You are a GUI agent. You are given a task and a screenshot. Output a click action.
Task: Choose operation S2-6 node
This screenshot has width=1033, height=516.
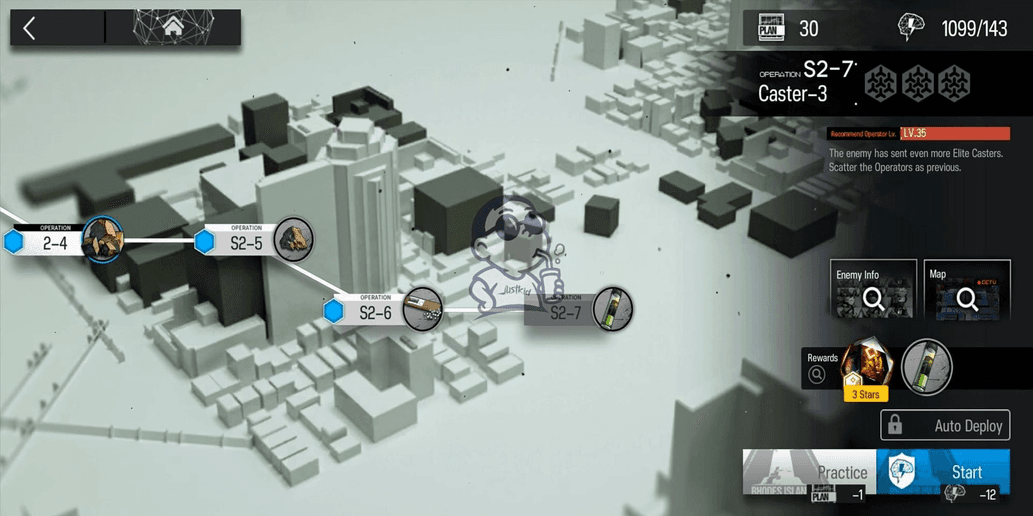(376, 312)
